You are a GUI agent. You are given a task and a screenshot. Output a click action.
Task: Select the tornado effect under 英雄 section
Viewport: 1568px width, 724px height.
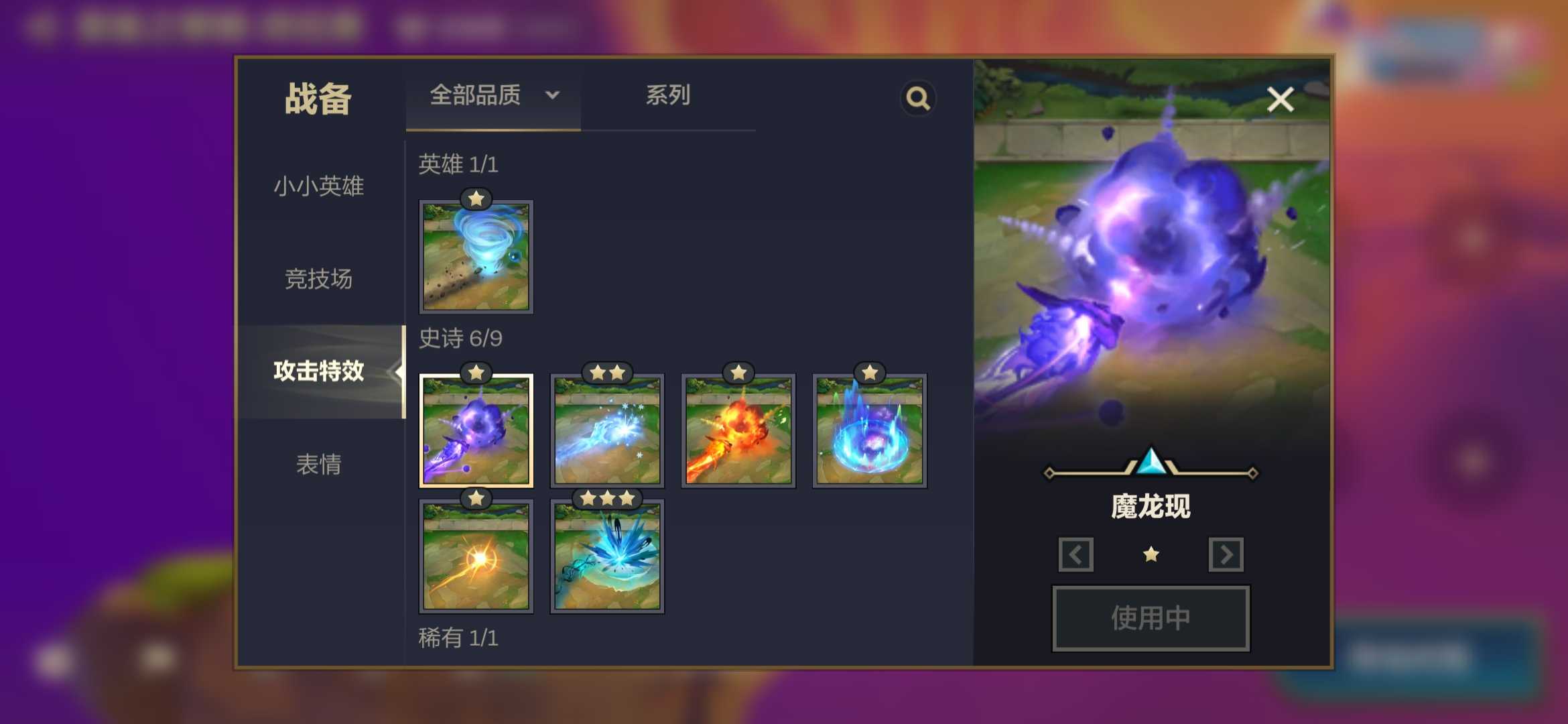pos(475,254)
